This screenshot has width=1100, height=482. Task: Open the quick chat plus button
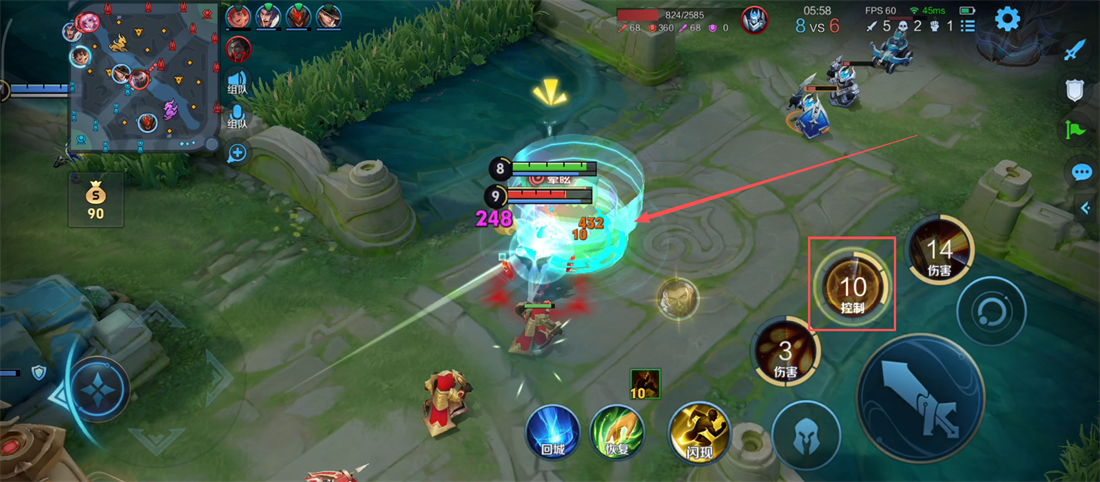237,153
